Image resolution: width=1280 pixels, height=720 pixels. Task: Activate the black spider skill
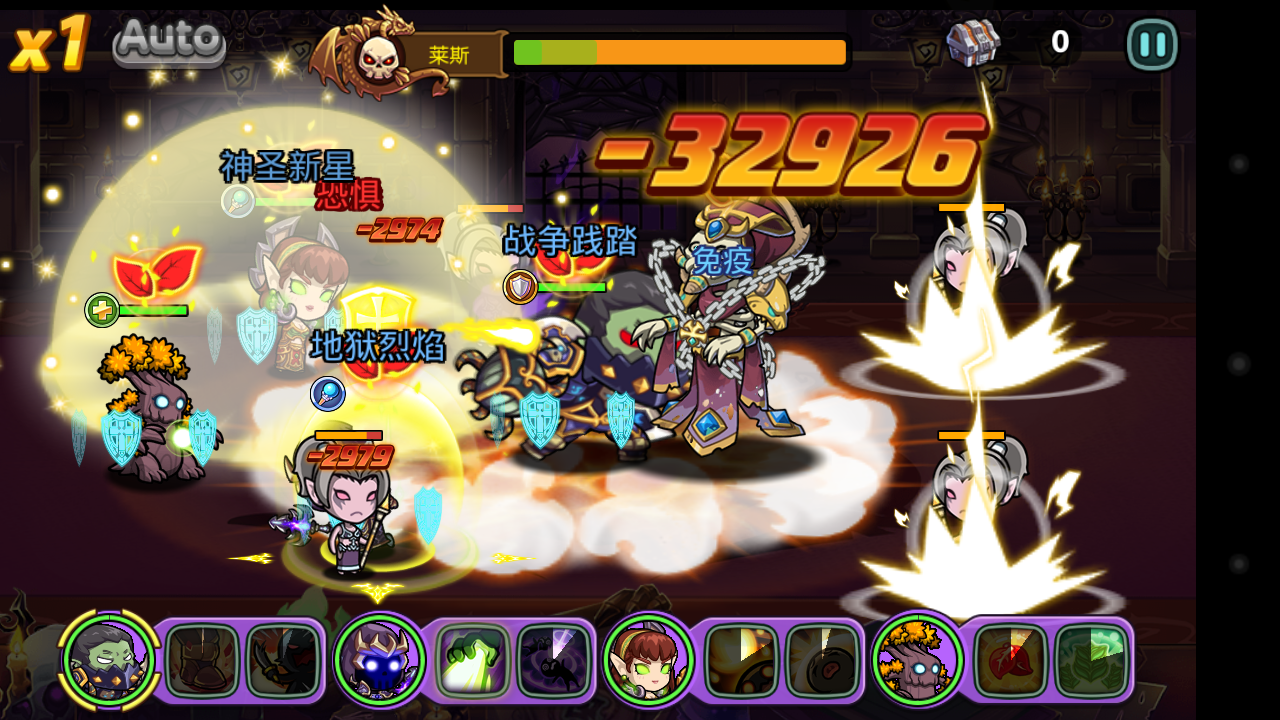point(554,661)
